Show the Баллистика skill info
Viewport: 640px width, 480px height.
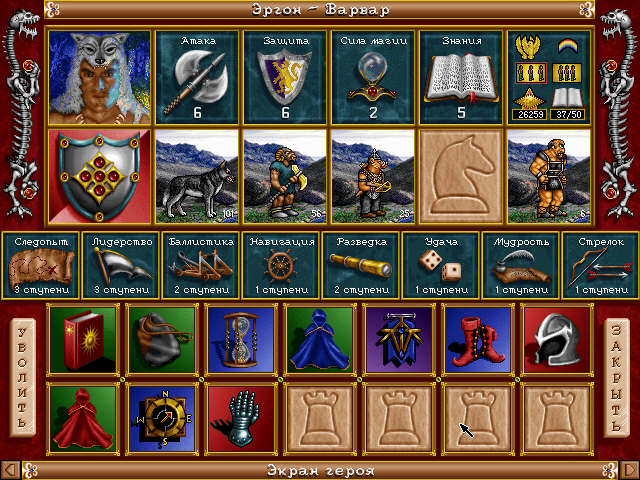click(200, 266)
